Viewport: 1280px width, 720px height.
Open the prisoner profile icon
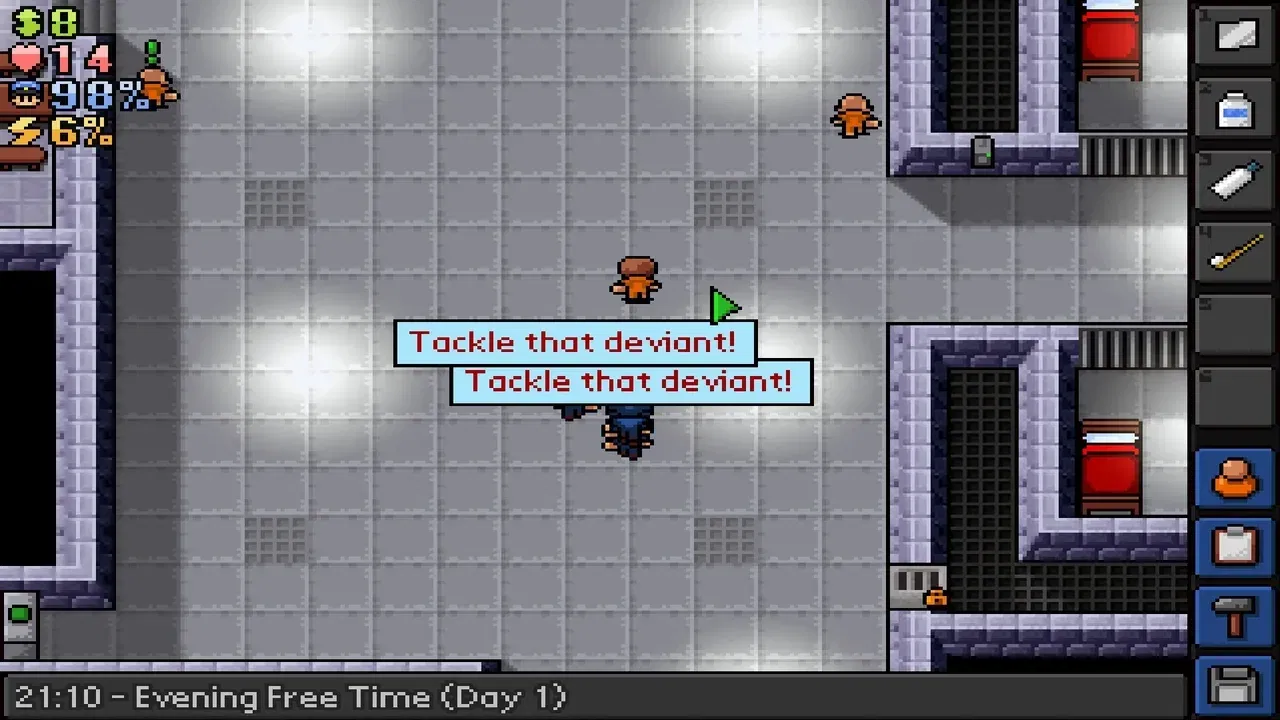(x=1234, y=478)
